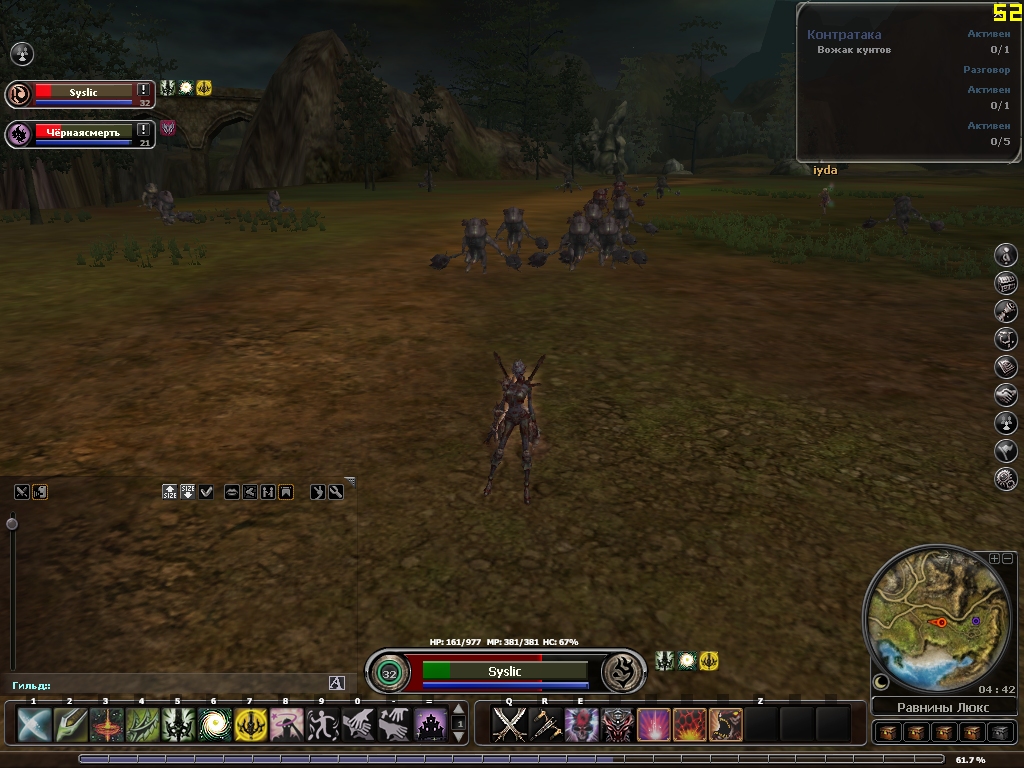Use the dark castle skill on the first hotbar

[x=431, y=724]
